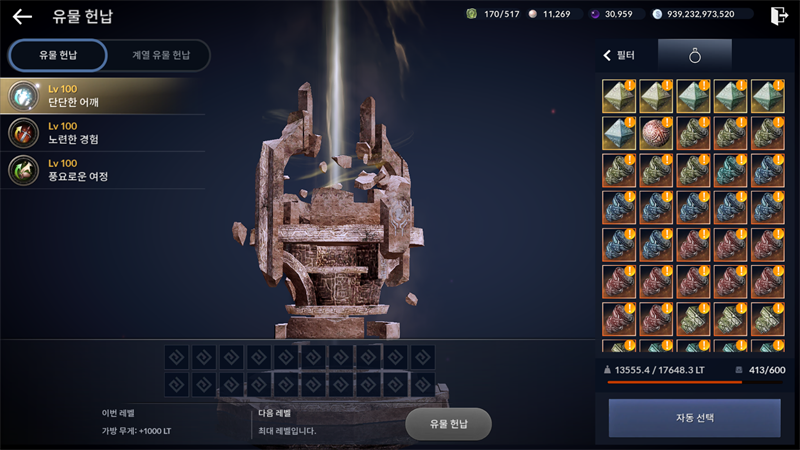Select the red patterned orb item
The width and height of the screenshot is (800, 450).
(655, 133)
